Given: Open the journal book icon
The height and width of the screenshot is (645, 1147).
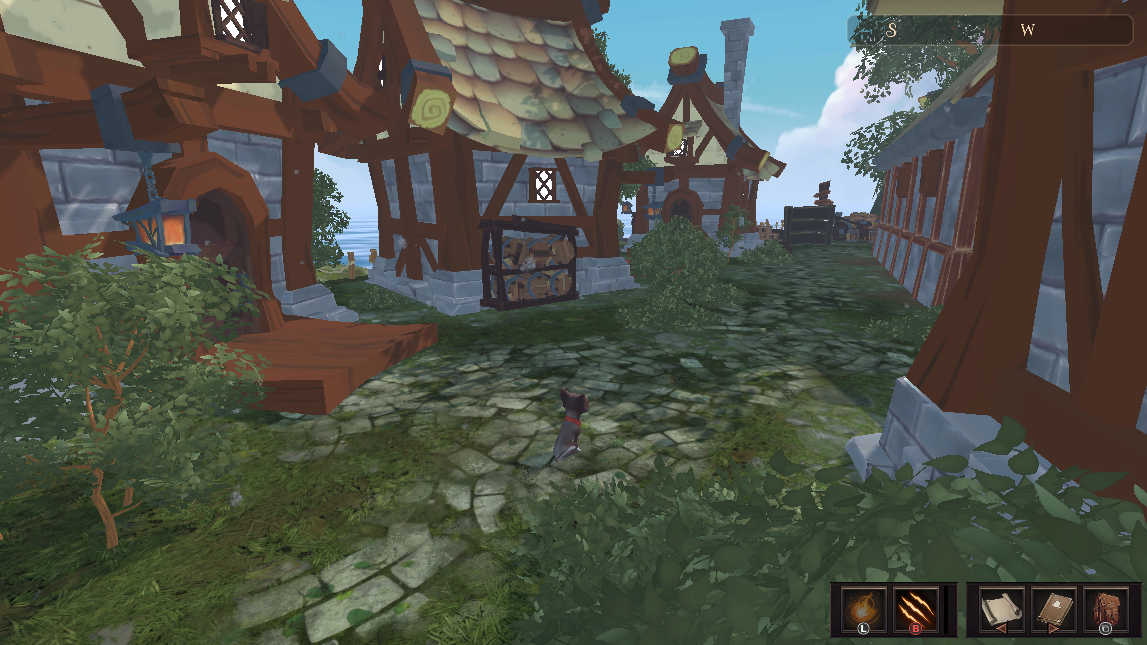Looking at the screenshot, I should 1053,609.
